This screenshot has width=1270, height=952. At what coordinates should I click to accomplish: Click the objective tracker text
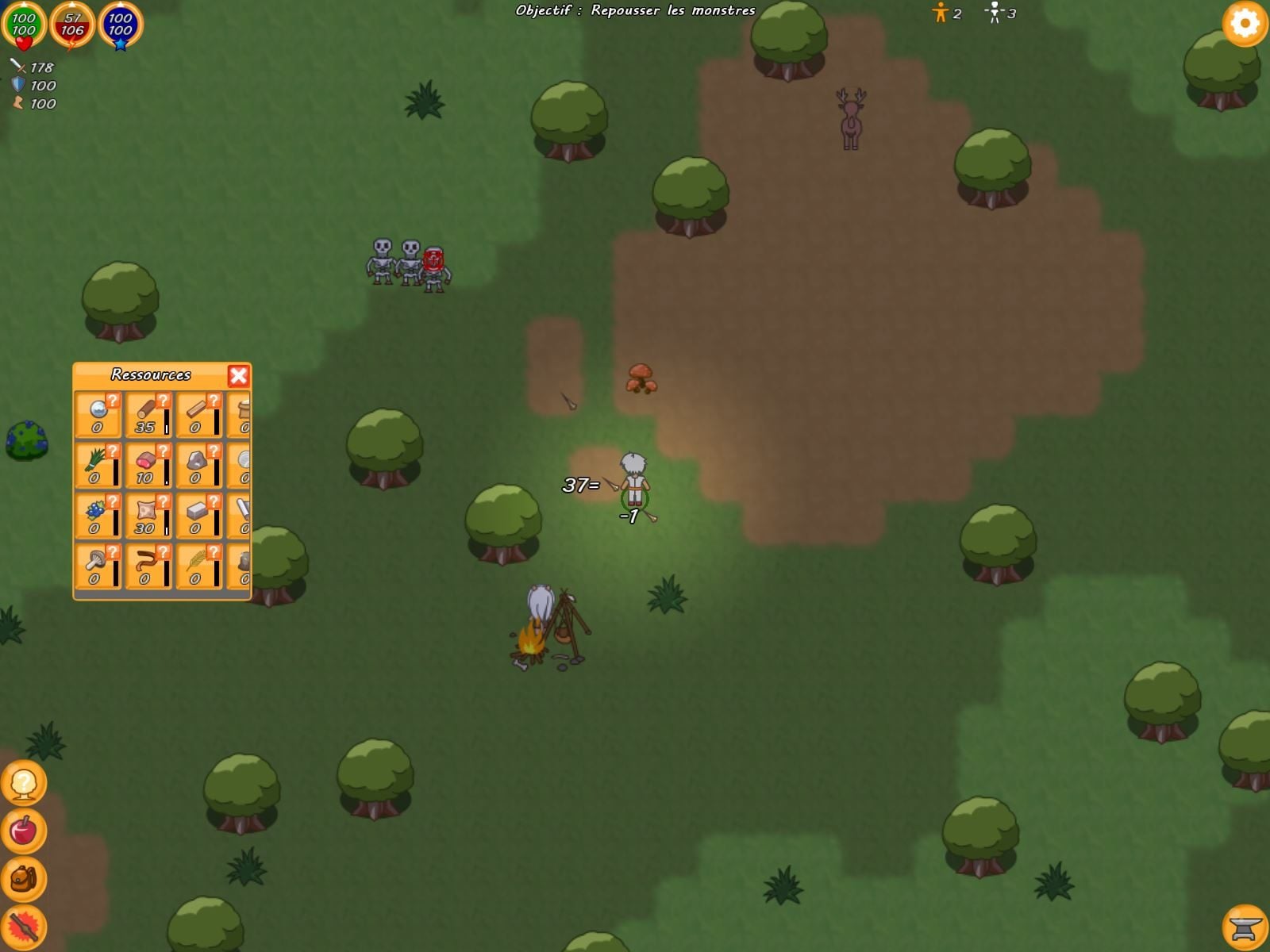click(x=635, y=10)
